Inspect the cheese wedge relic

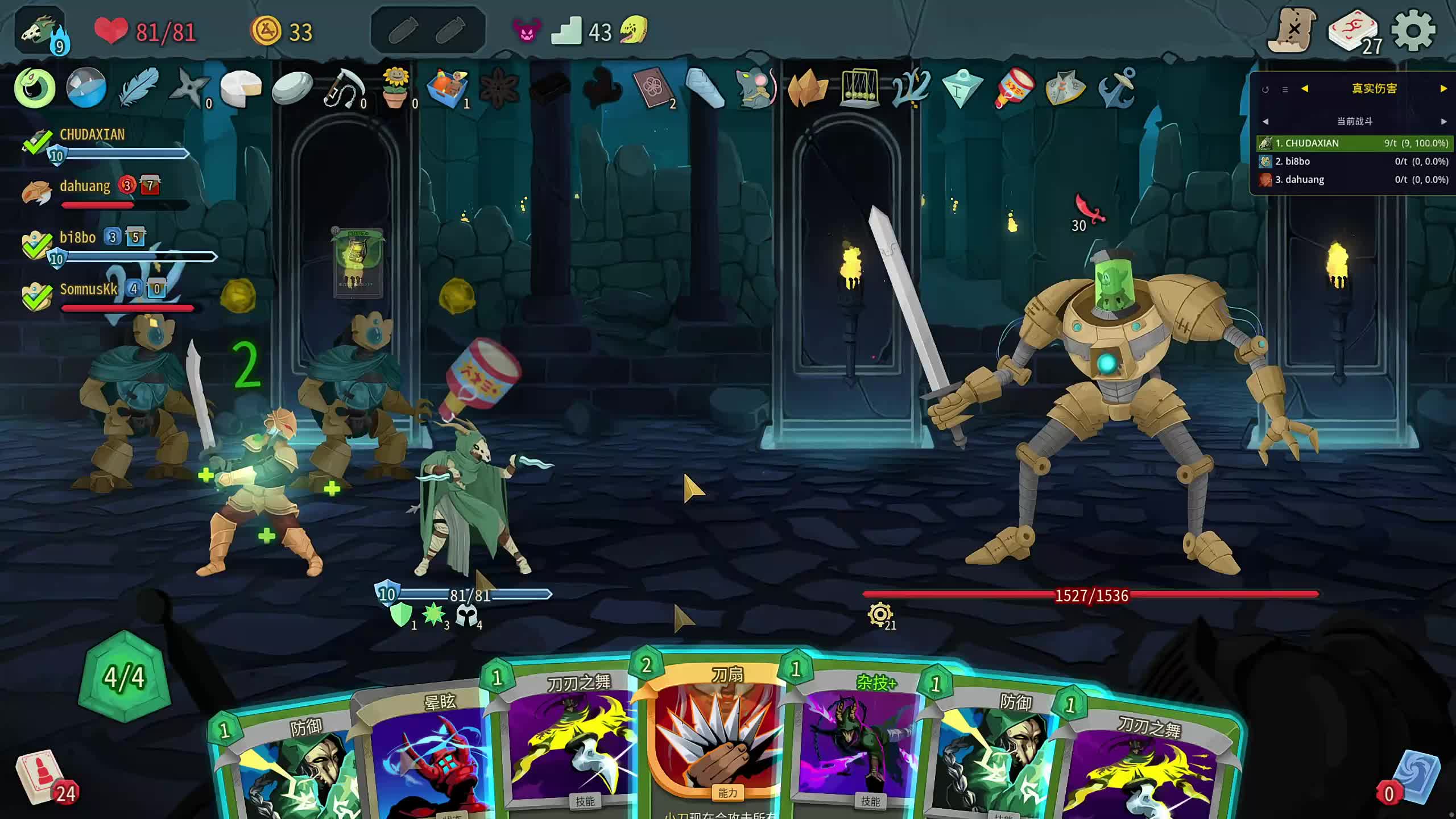241,88
